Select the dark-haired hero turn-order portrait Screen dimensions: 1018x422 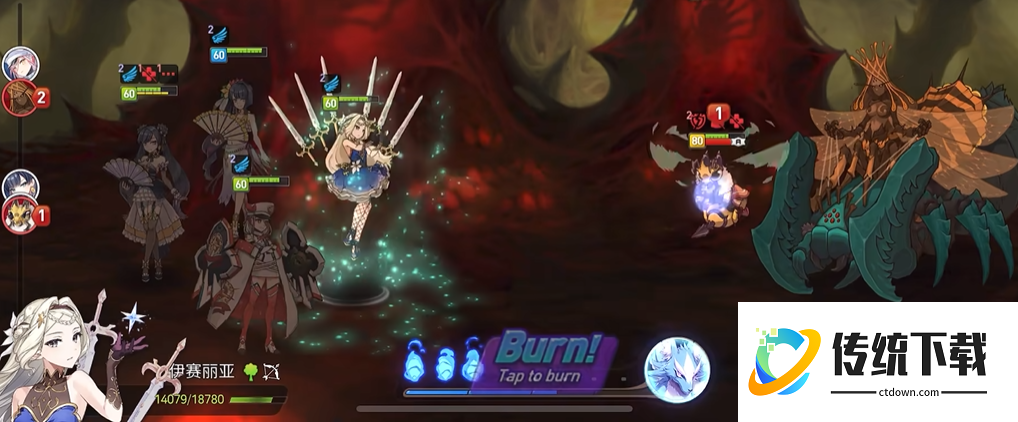19,186
